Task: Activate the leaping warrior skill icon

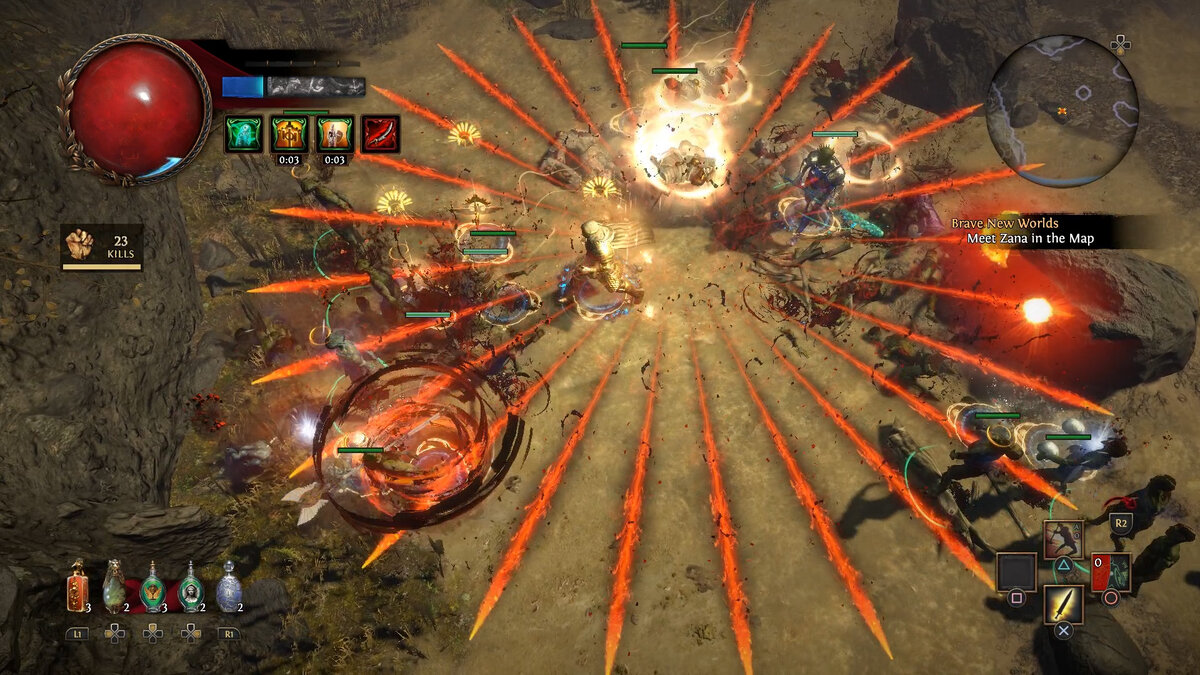Action: point(1063,540)
